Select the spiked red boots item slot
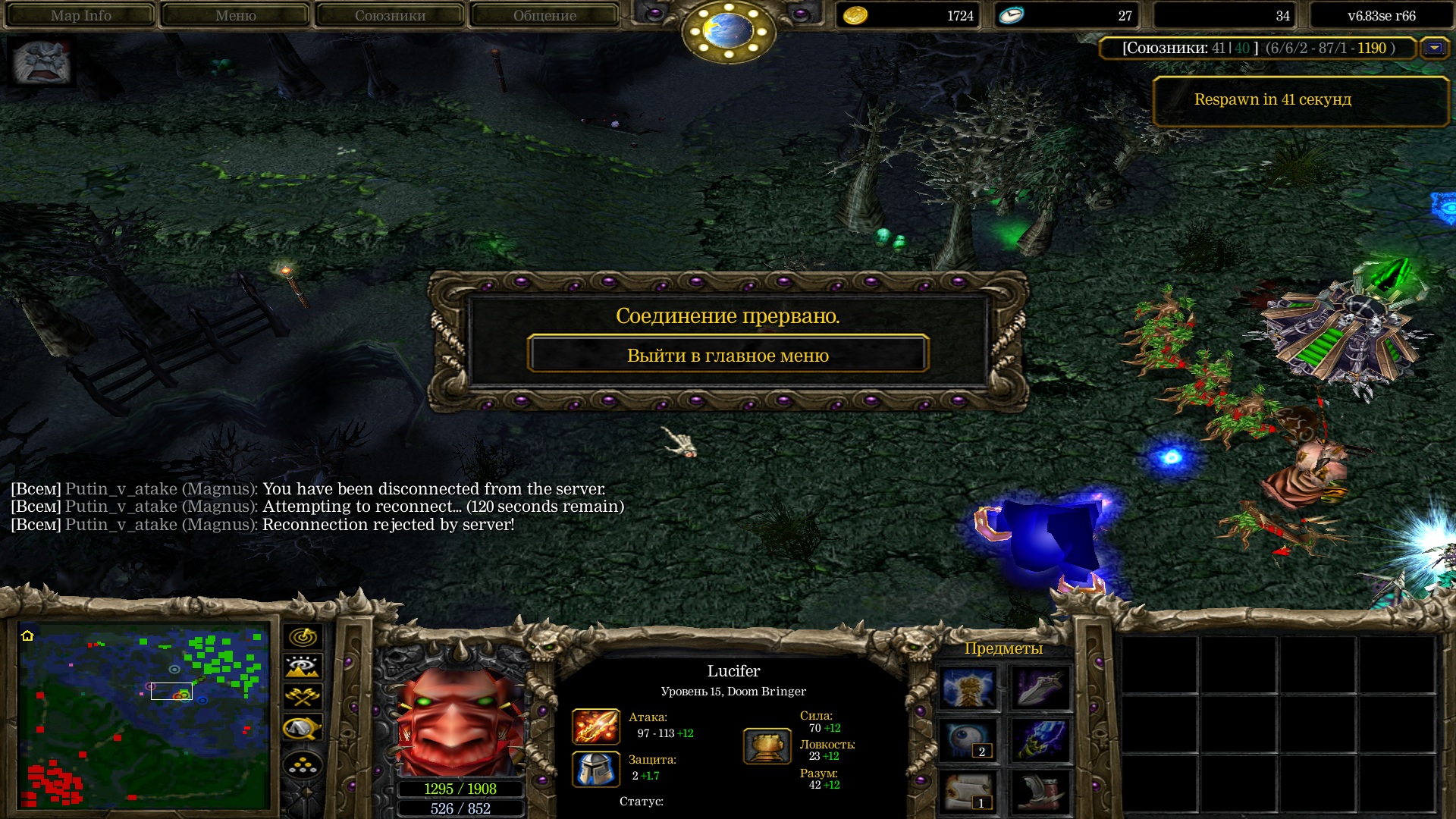Screen dimensions: 1456x819 (1040, 791)
